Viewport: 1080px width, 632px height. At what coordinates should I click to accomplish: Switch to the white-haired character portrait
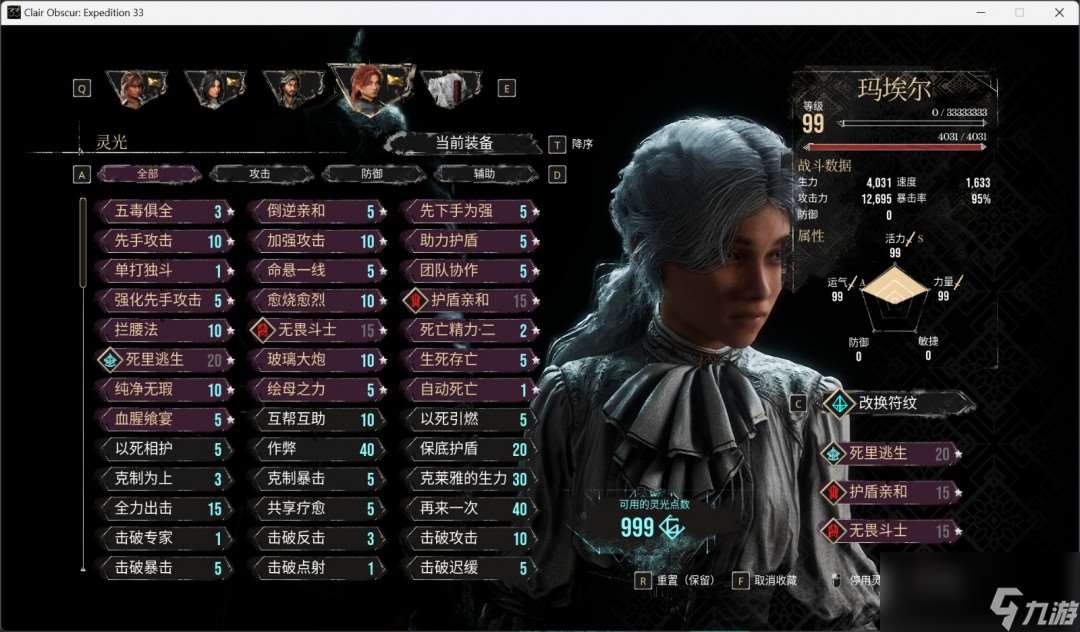click(447, 88)
